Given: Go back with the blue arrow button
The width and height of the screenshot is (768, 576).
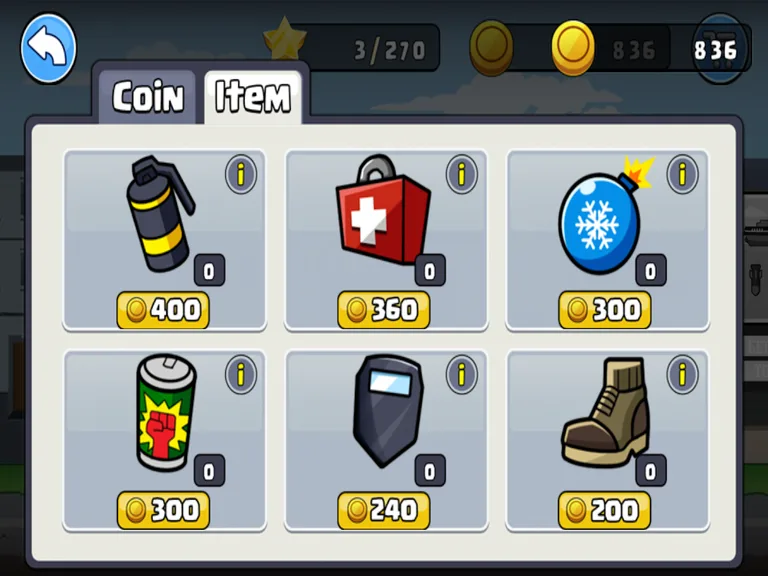Looking at the screenshot, I should click(x=48, y=48).
